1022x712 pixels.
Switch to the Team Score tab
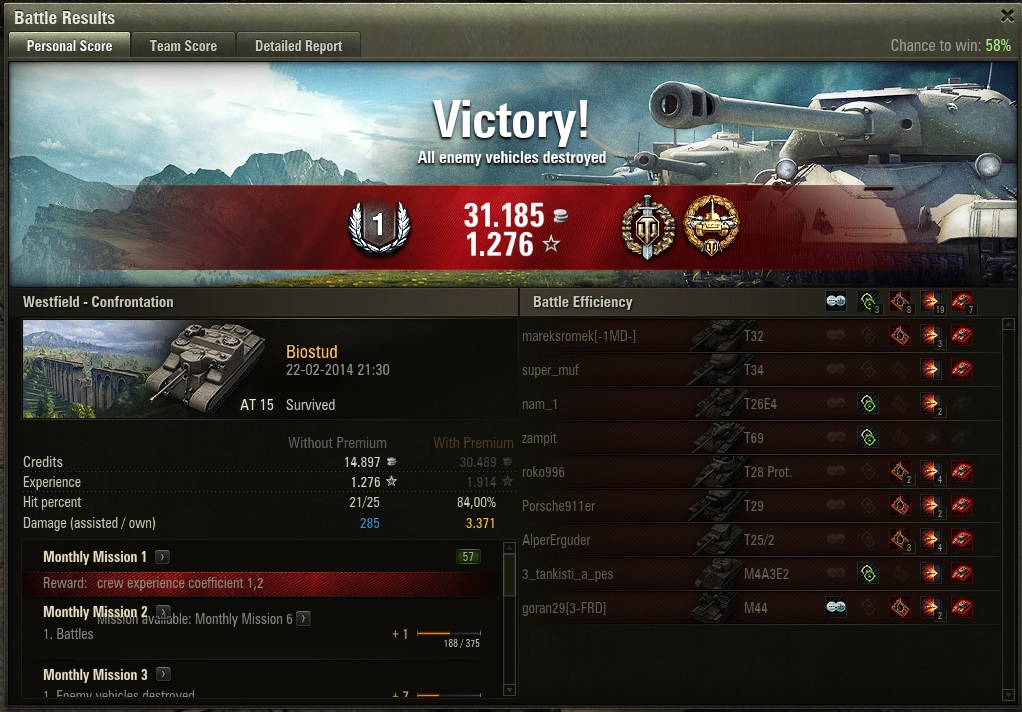tap(183, 46)
